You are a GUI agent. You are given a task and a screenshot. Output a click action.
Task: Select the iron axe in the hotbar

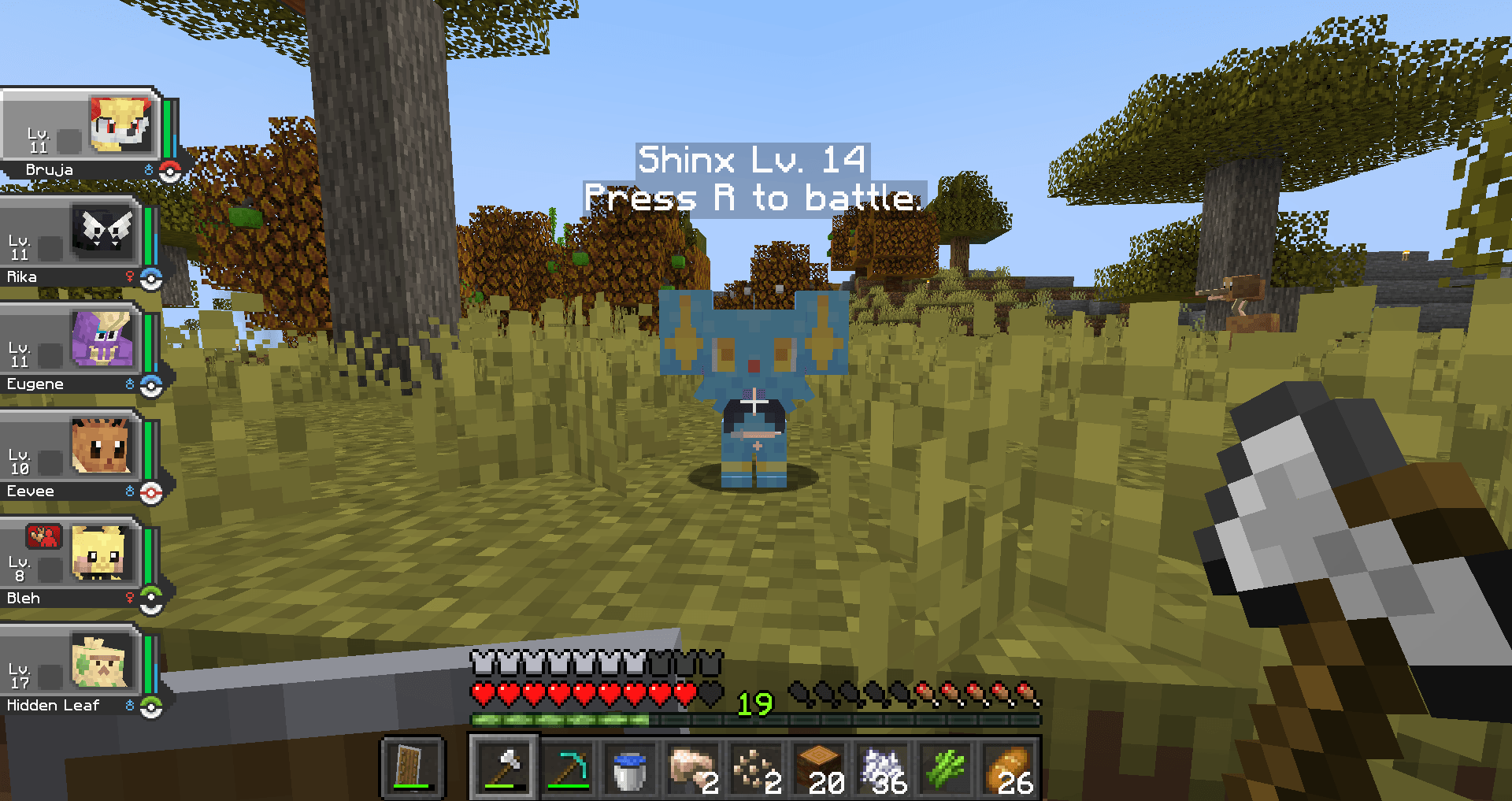pyautogui.click(x=504, y=766)
